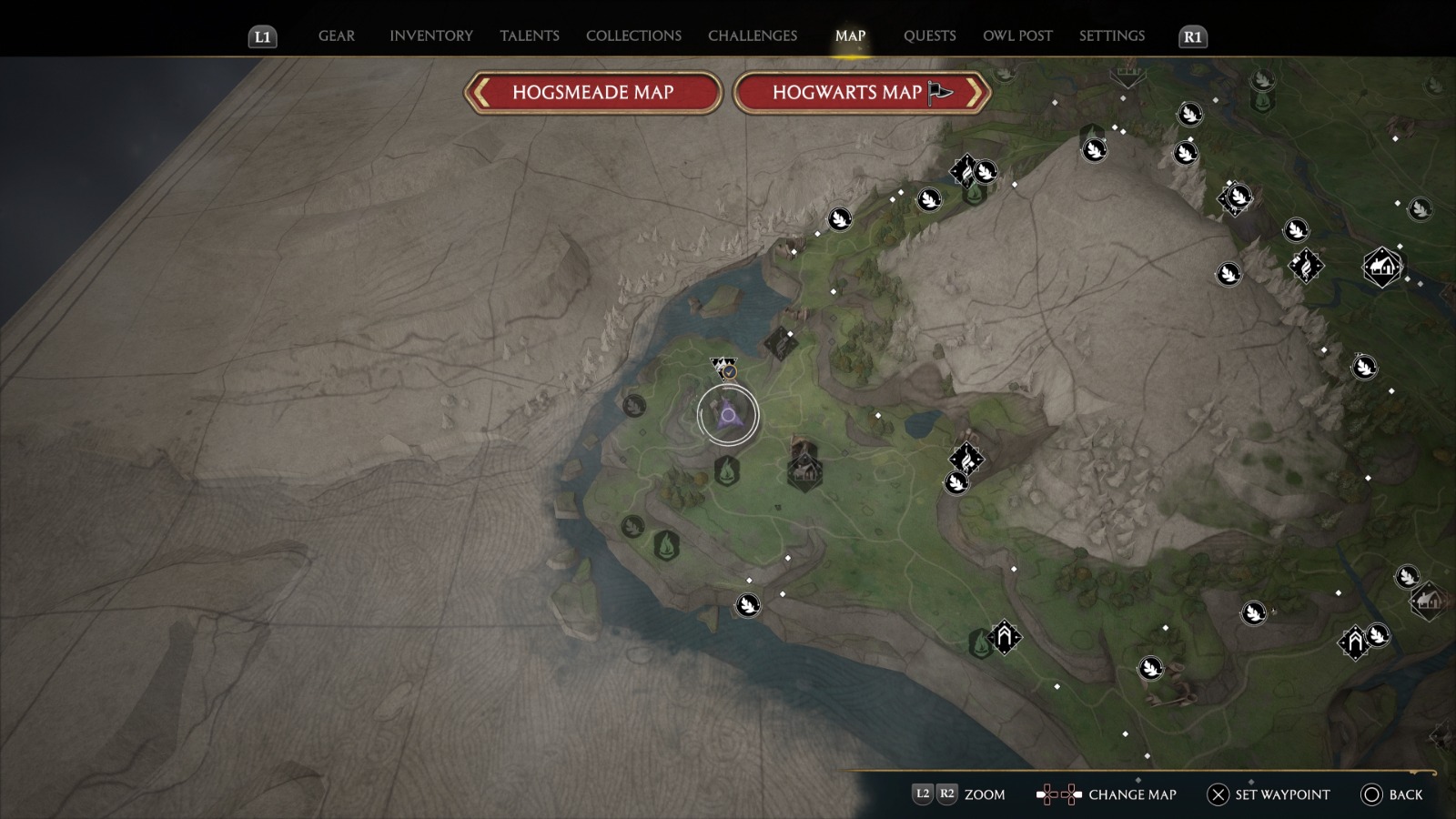
Task: Switch to the Inventory tab
Action: tap(430, 35)
